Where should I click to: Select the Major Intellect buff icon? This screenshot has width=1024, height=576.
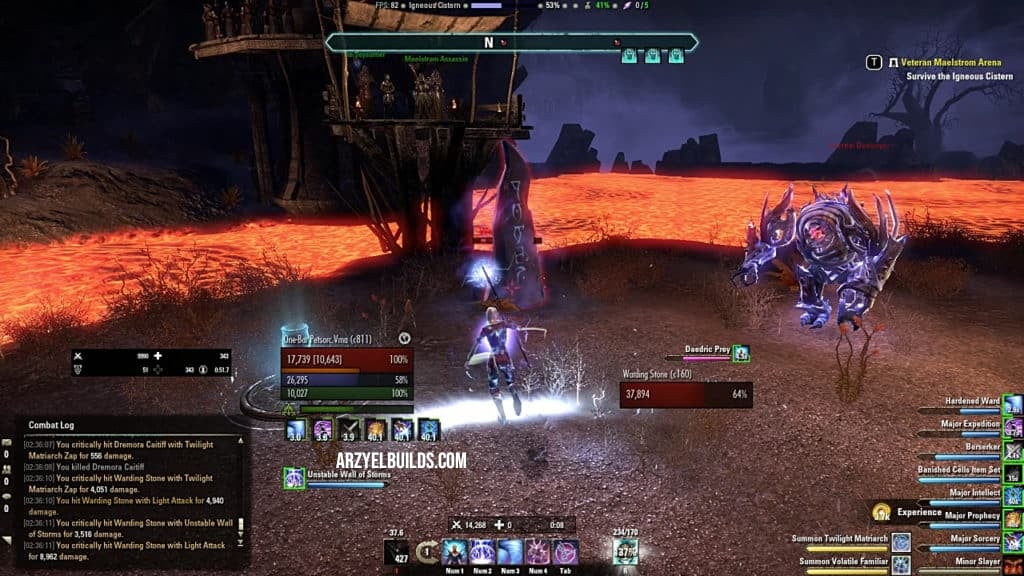[x=1013, y=496]
